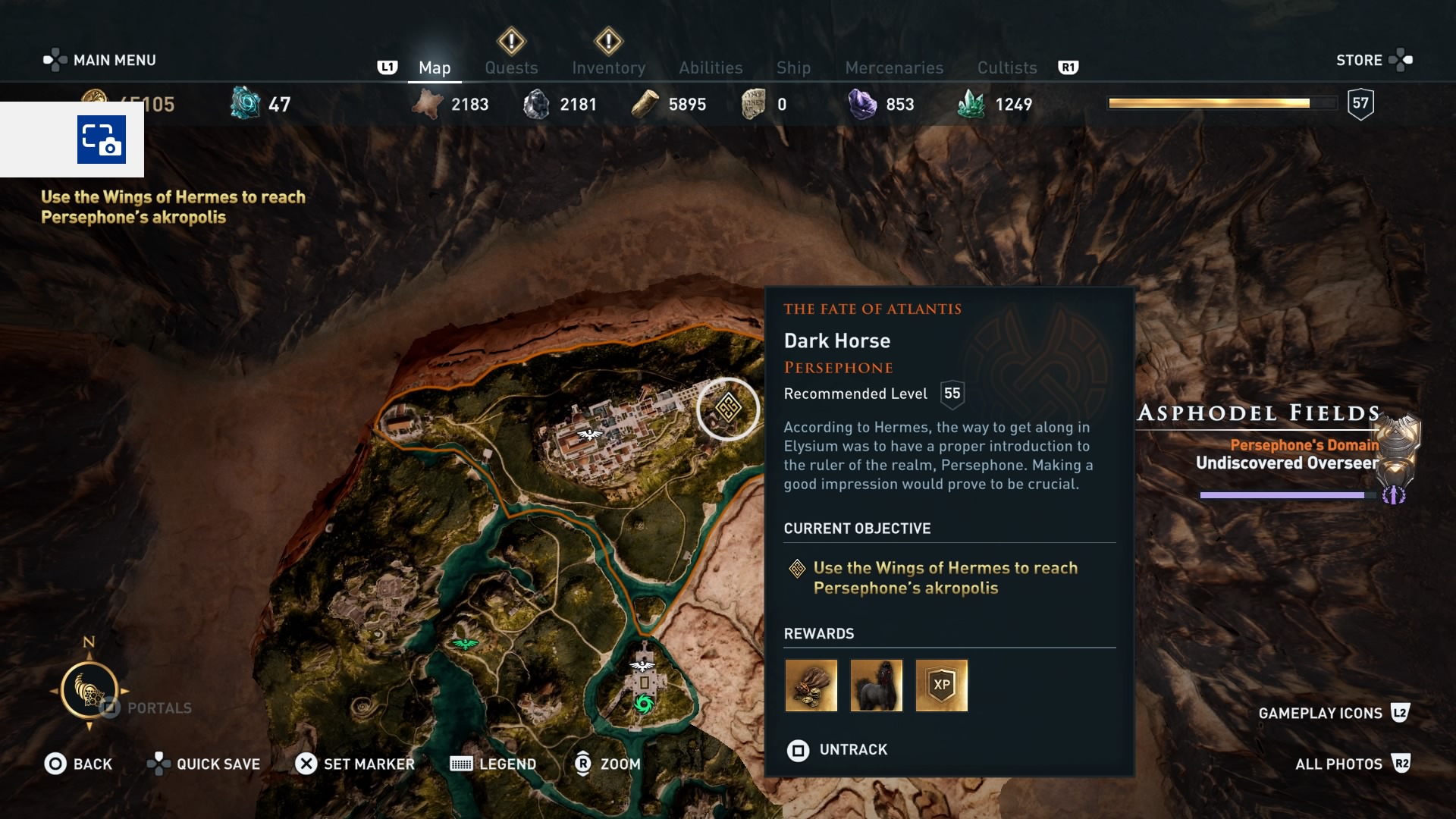Open the Mercenaries tab
This screenshot has width=1456, height=819.
click(x=893, y=67)
